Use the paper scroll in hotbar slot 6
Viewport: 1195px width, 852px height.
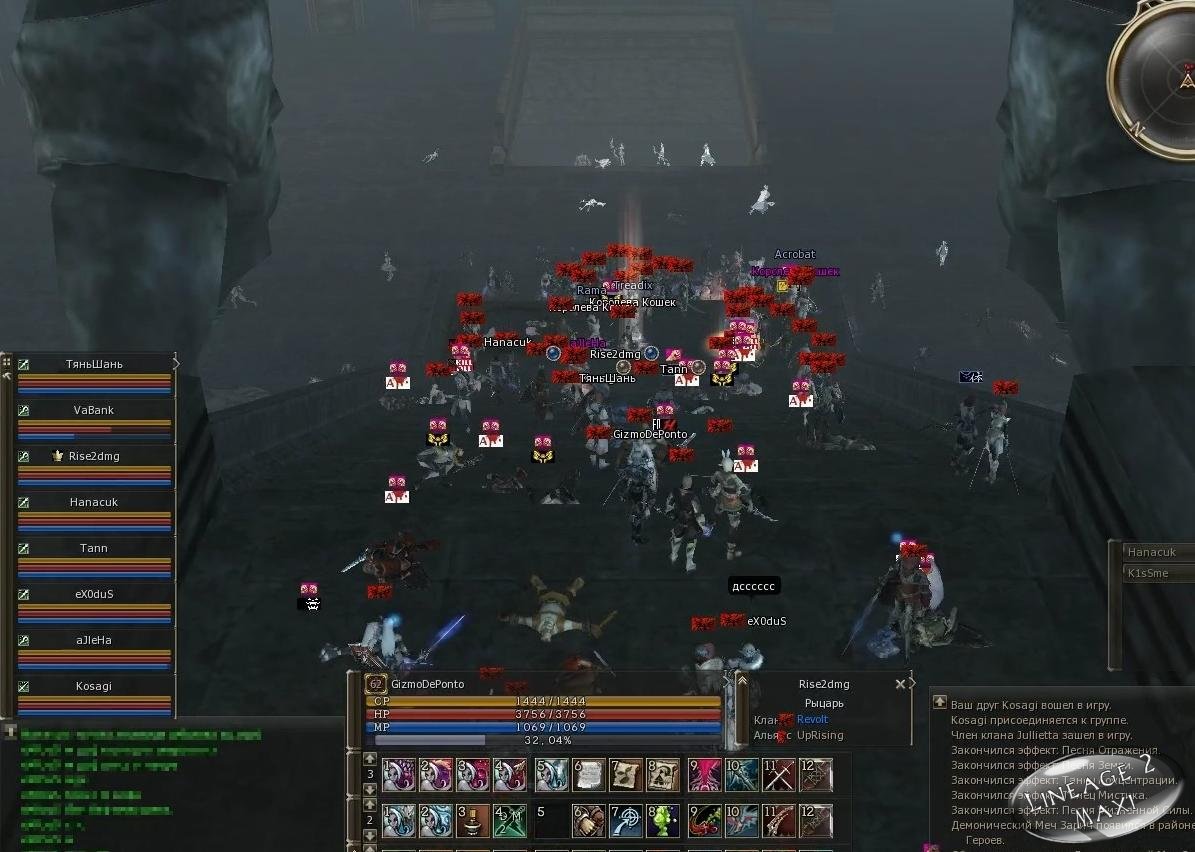click(x=589, y=775)
